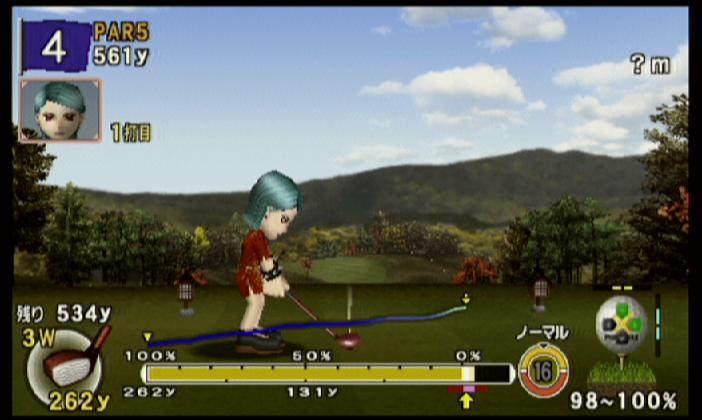The width and height of the screenshot is (702, 420).
Task: Choose the normal shot type badge
Action: (x=543, y=369)
